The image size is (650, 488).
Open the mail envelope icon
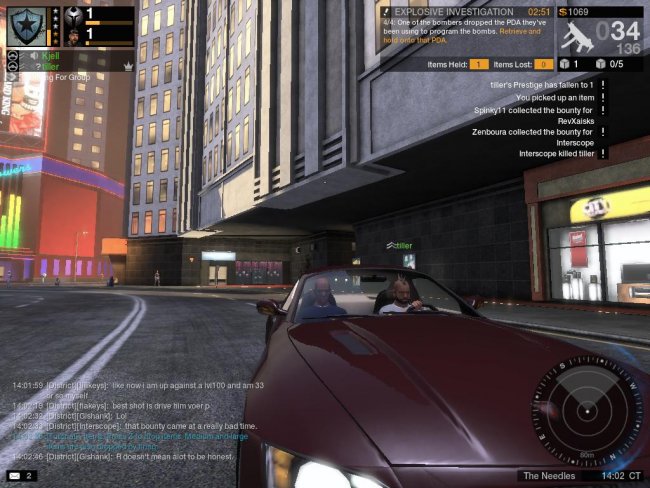[x=15, y=475]
